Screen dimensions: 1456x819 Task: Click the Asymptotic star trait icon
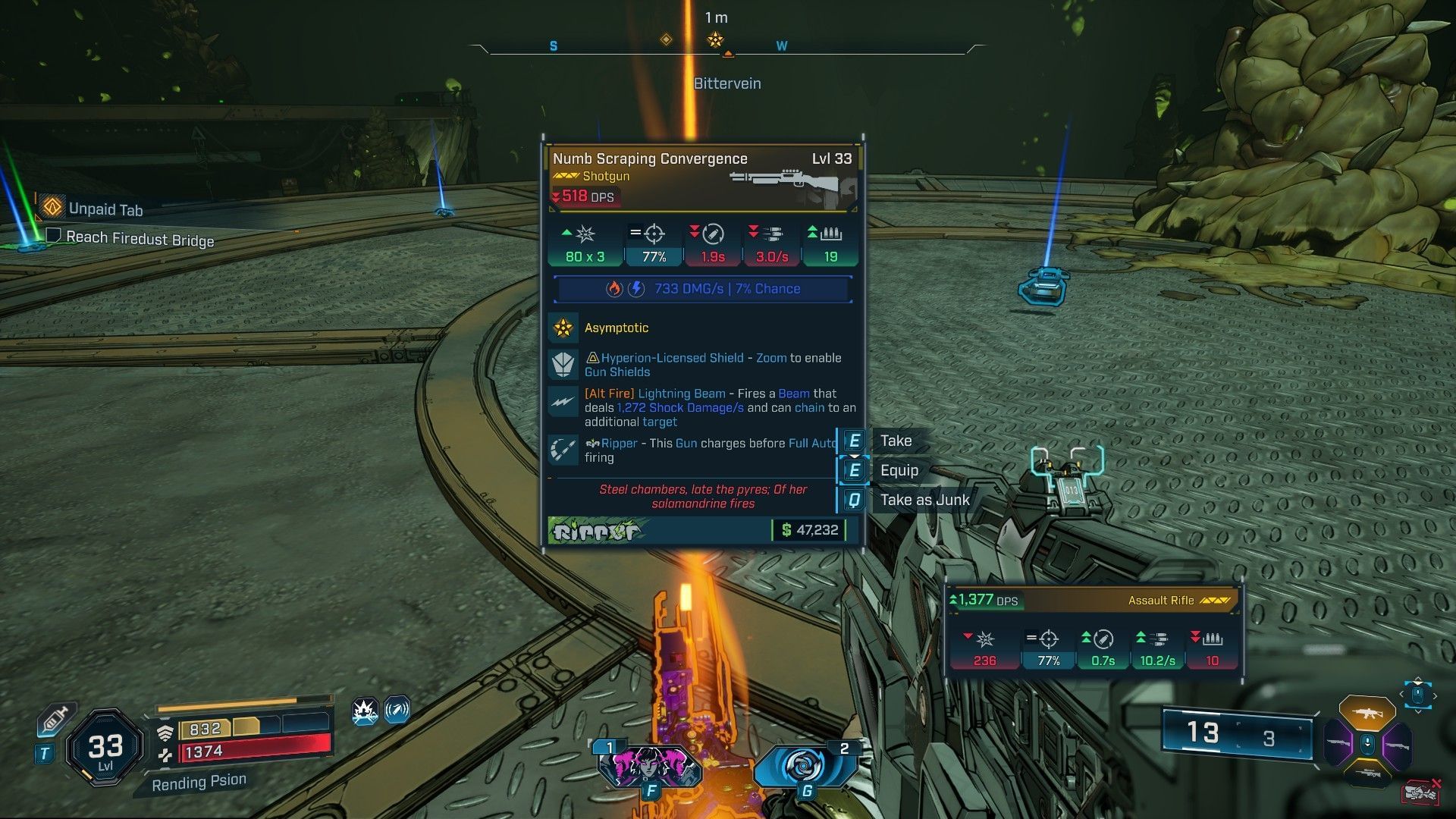click(x=563, y=328)
